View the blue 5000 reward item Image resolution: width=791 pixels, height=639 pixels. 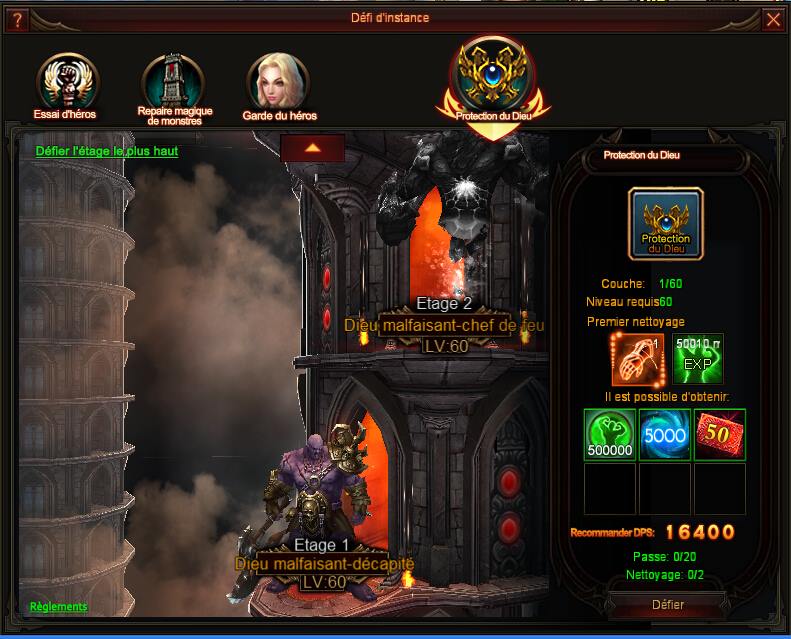pyautogui.click(x=665, y=436)
